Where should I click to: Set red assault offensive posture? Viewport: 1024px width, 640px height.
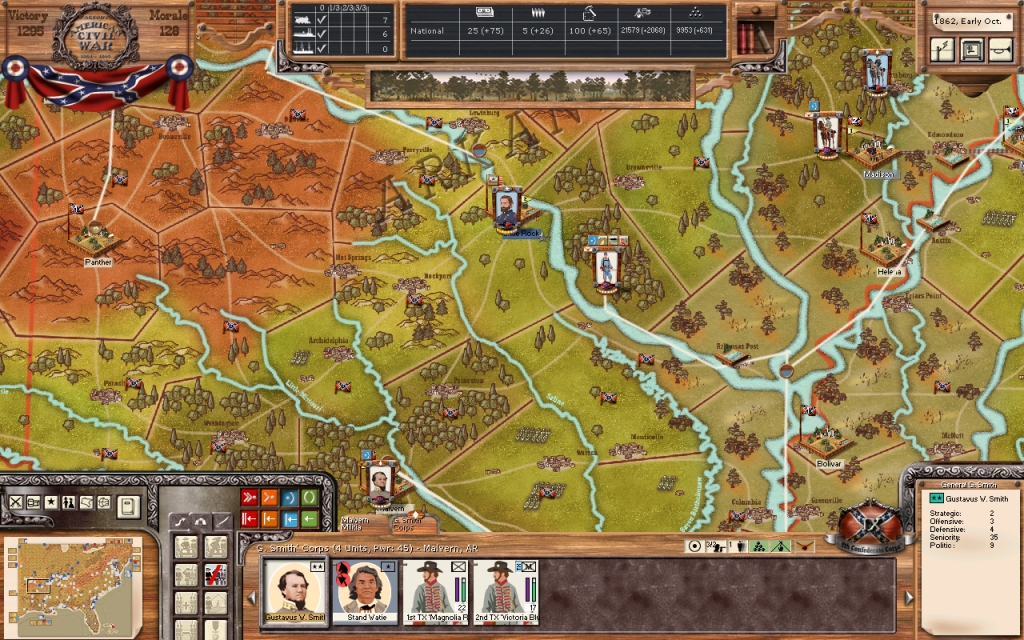[x=249, y=497]
